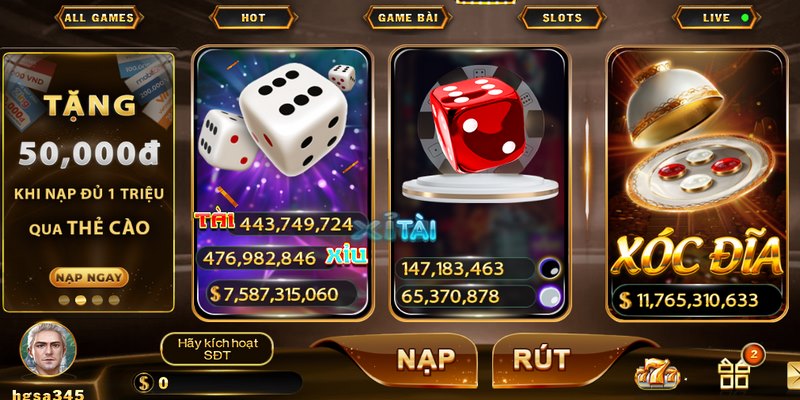This screenshot has height=400, width=800.
Task: Switch to the LIVE games tab
Action: pos(716,18)
